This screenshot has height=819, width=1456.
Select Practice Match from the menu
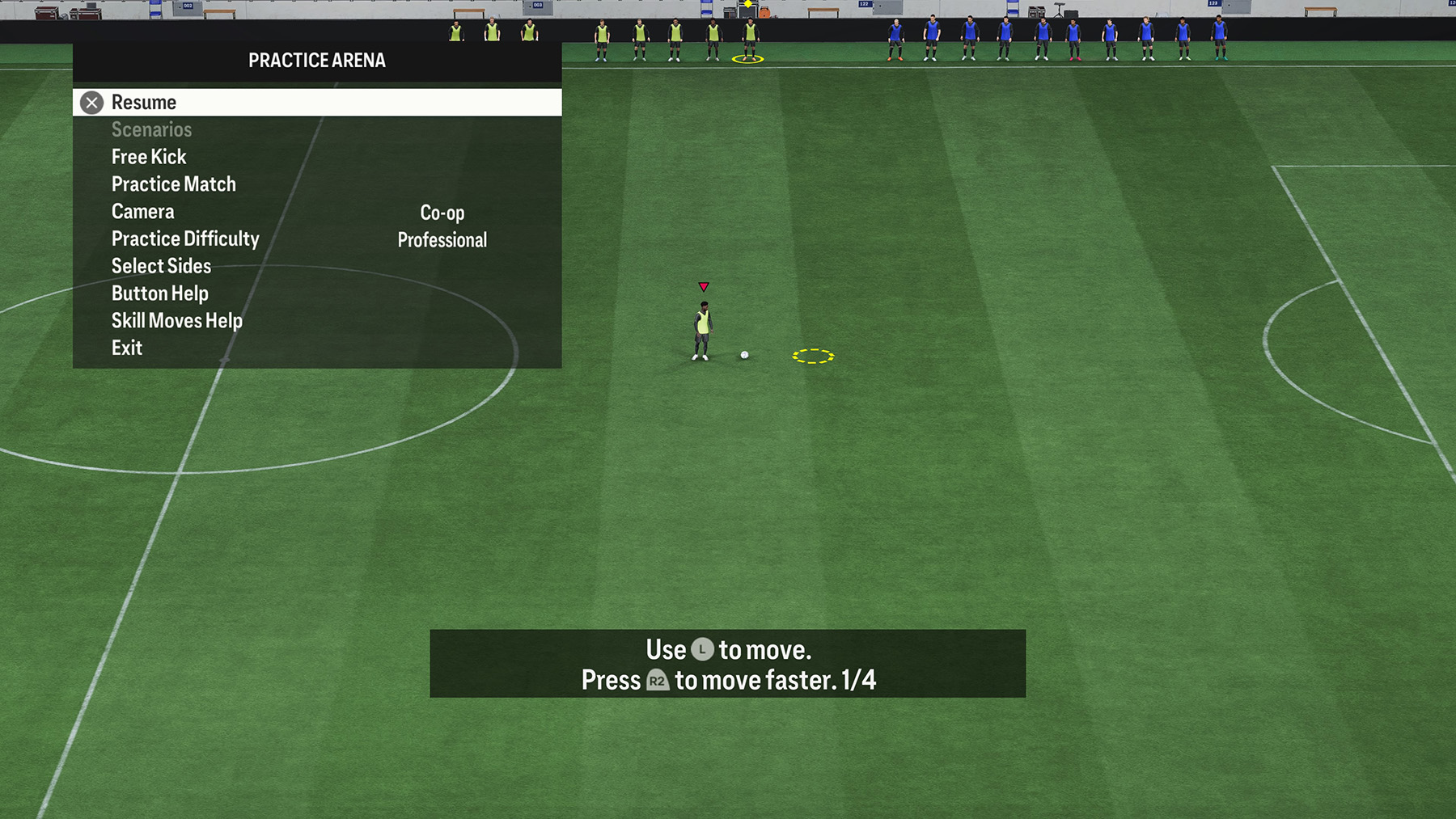[173, 184]
